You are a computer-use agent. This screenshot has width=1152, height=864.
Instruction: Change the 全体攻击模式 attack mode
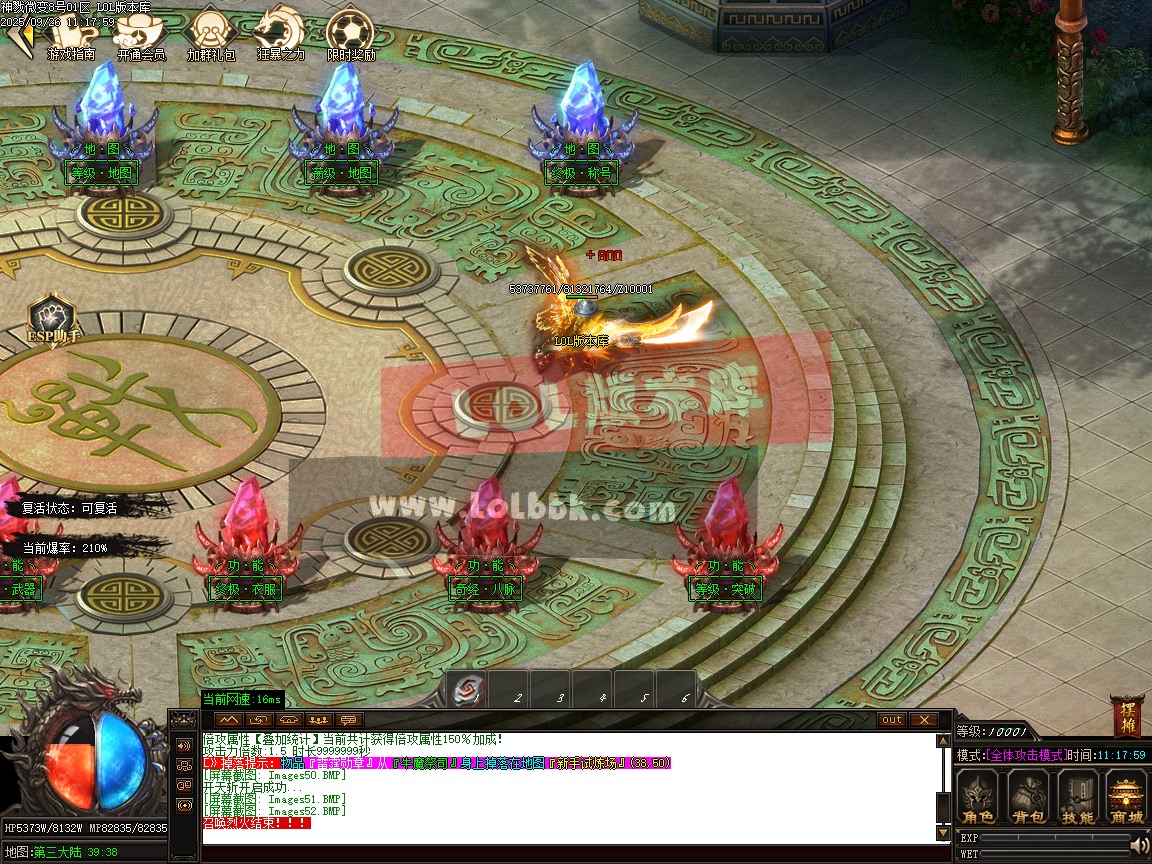(1026, 755)
